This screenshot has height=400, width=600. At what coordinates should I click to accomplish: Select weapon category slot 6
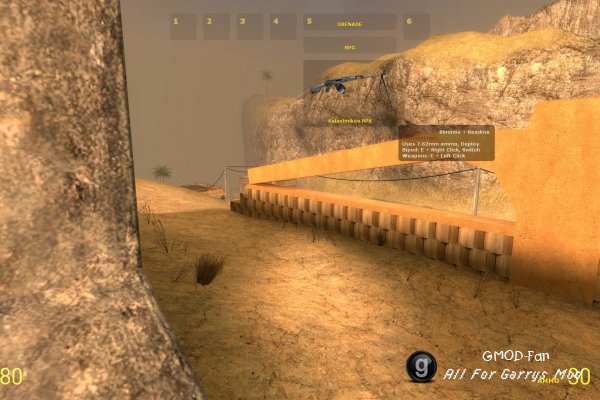click(416, 26)
